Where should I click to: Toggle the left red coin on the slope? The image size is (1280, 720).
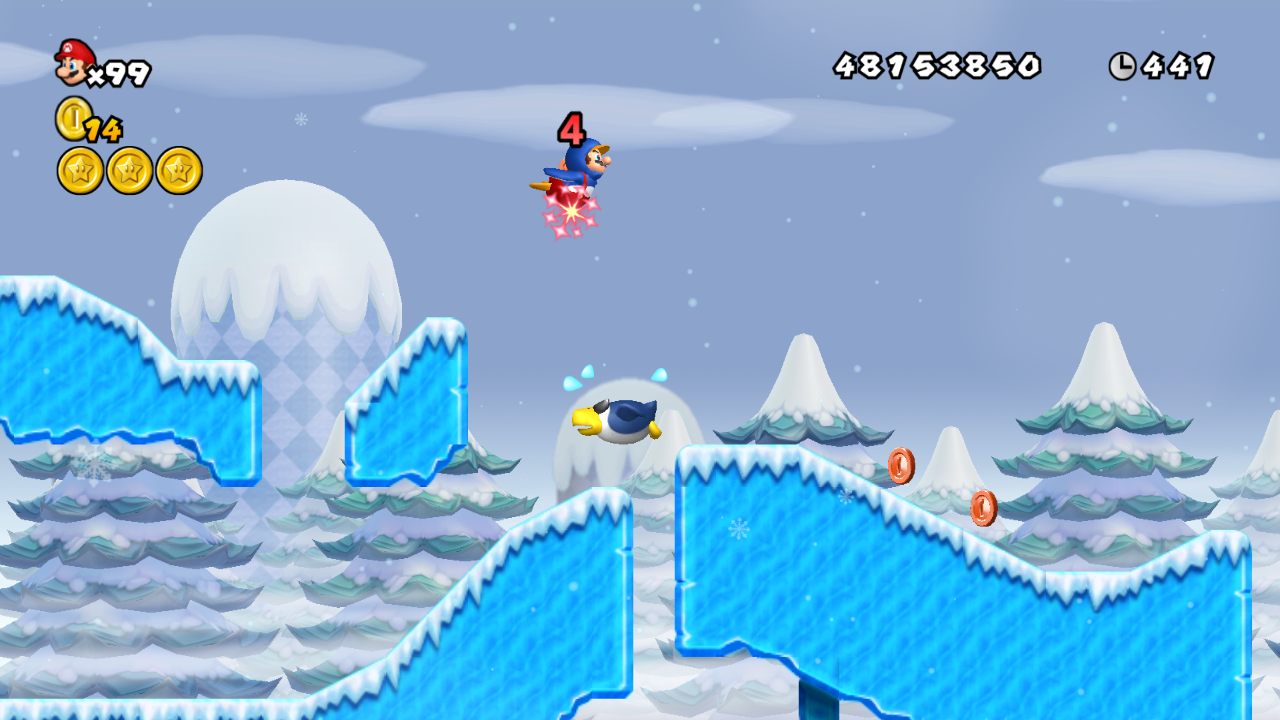(901, 465)
